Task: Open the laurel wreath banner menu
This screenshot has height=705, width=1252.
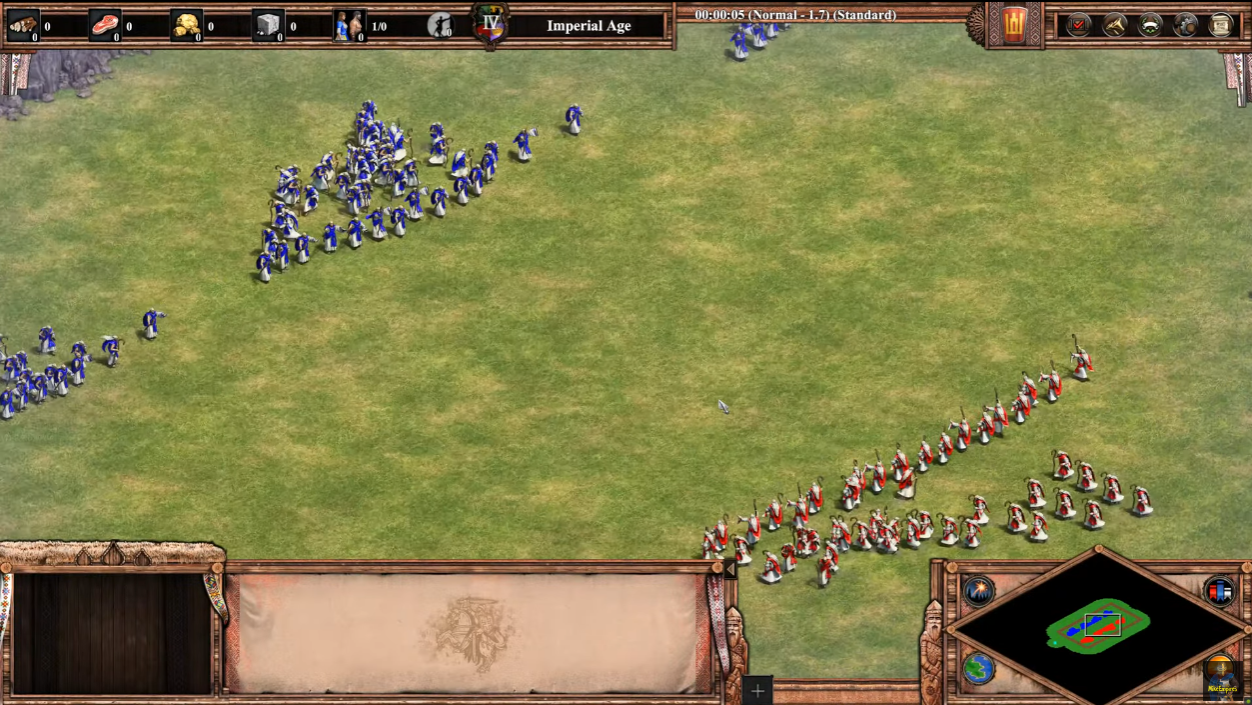Action: tap(1150, 25)
